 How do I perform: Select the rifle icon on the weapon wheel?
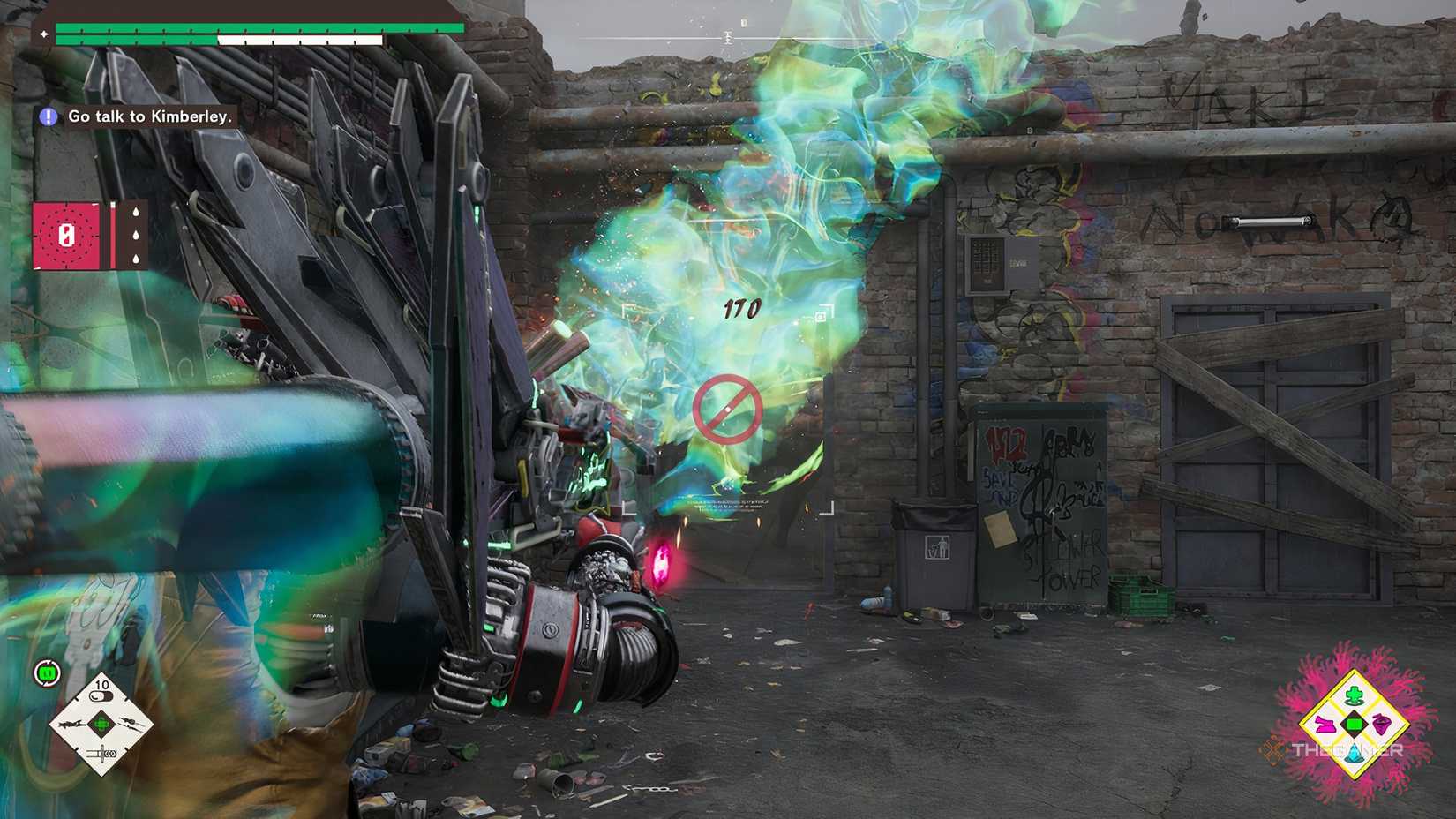tap(131, 724)
